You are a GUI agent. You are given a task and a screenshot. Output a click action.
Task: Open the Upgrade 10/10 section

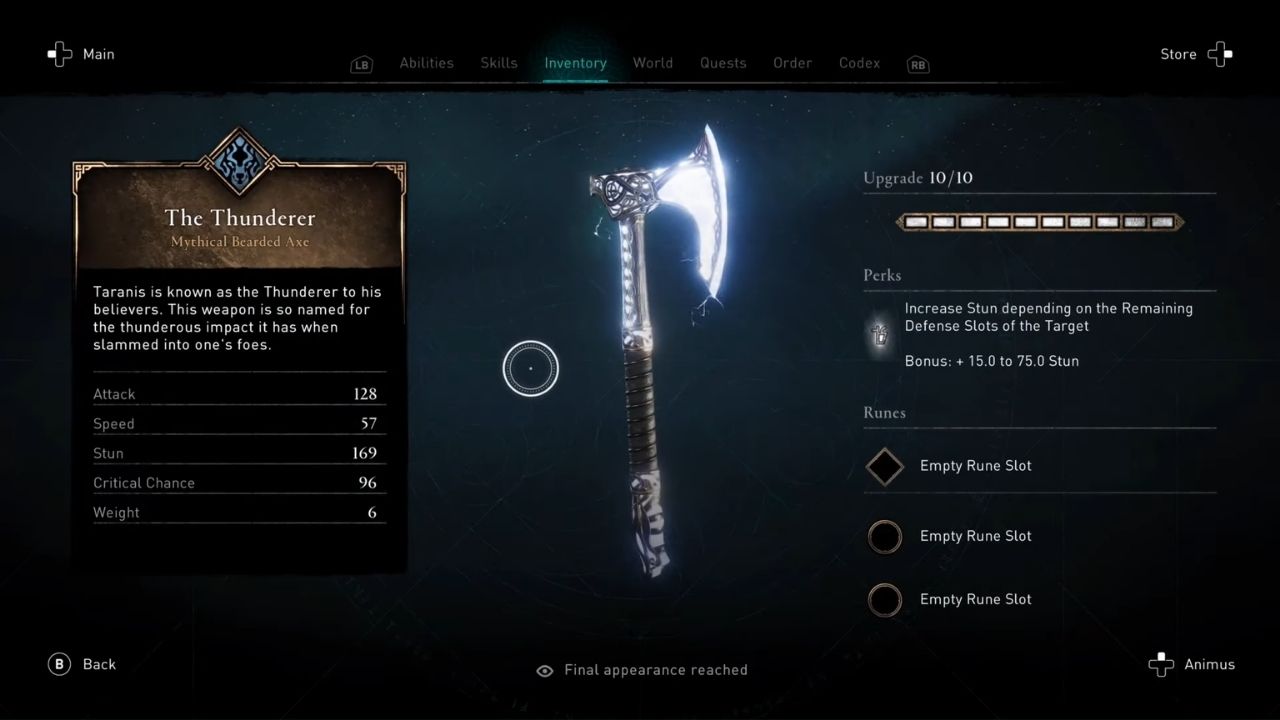tap(917, 178)
